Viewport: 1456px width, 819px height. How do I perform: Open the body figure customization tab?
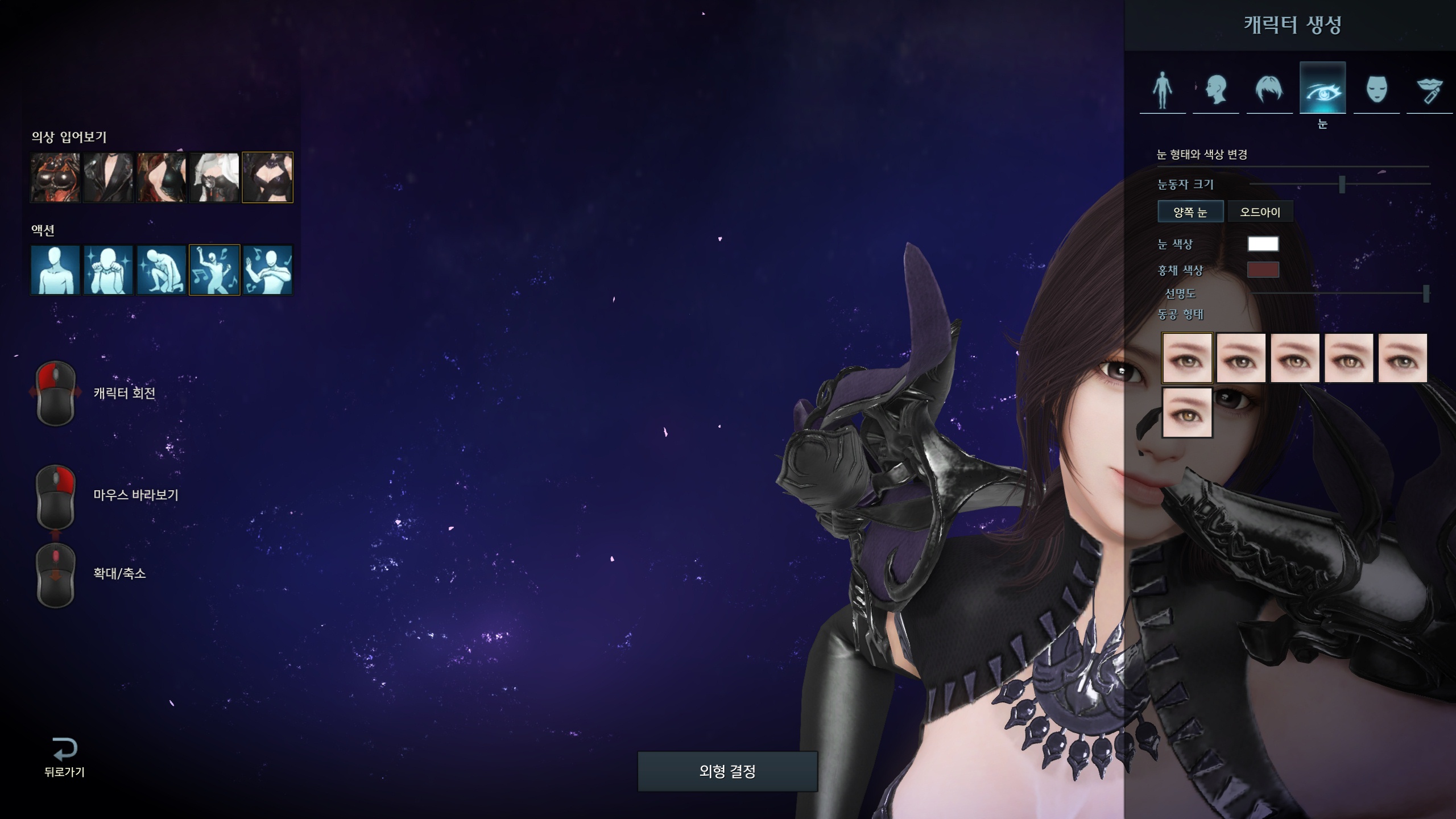[1163, 90]
